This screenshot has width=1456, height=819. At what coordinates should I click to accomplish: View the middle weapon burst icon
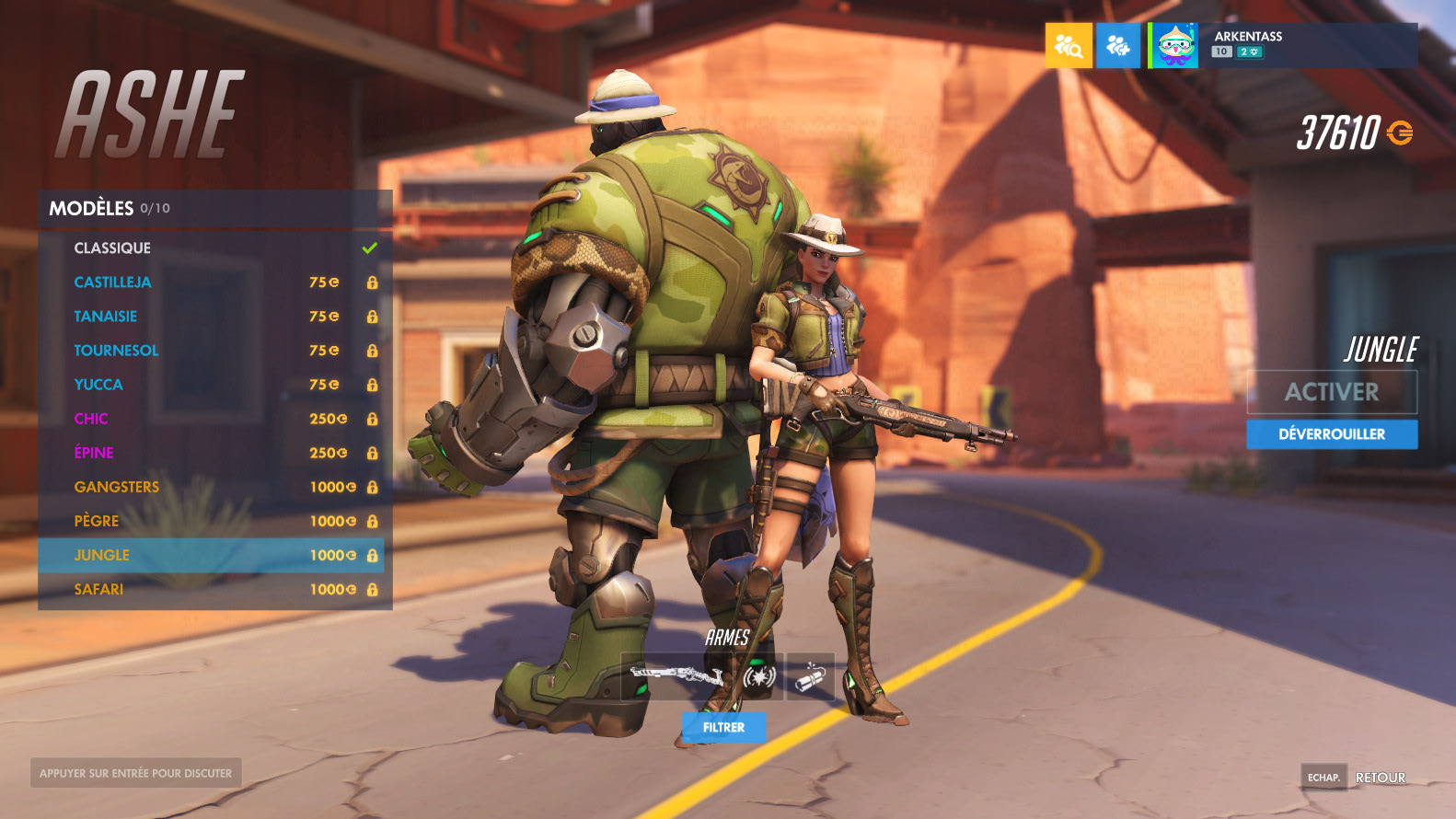click(x=759, y=676)
